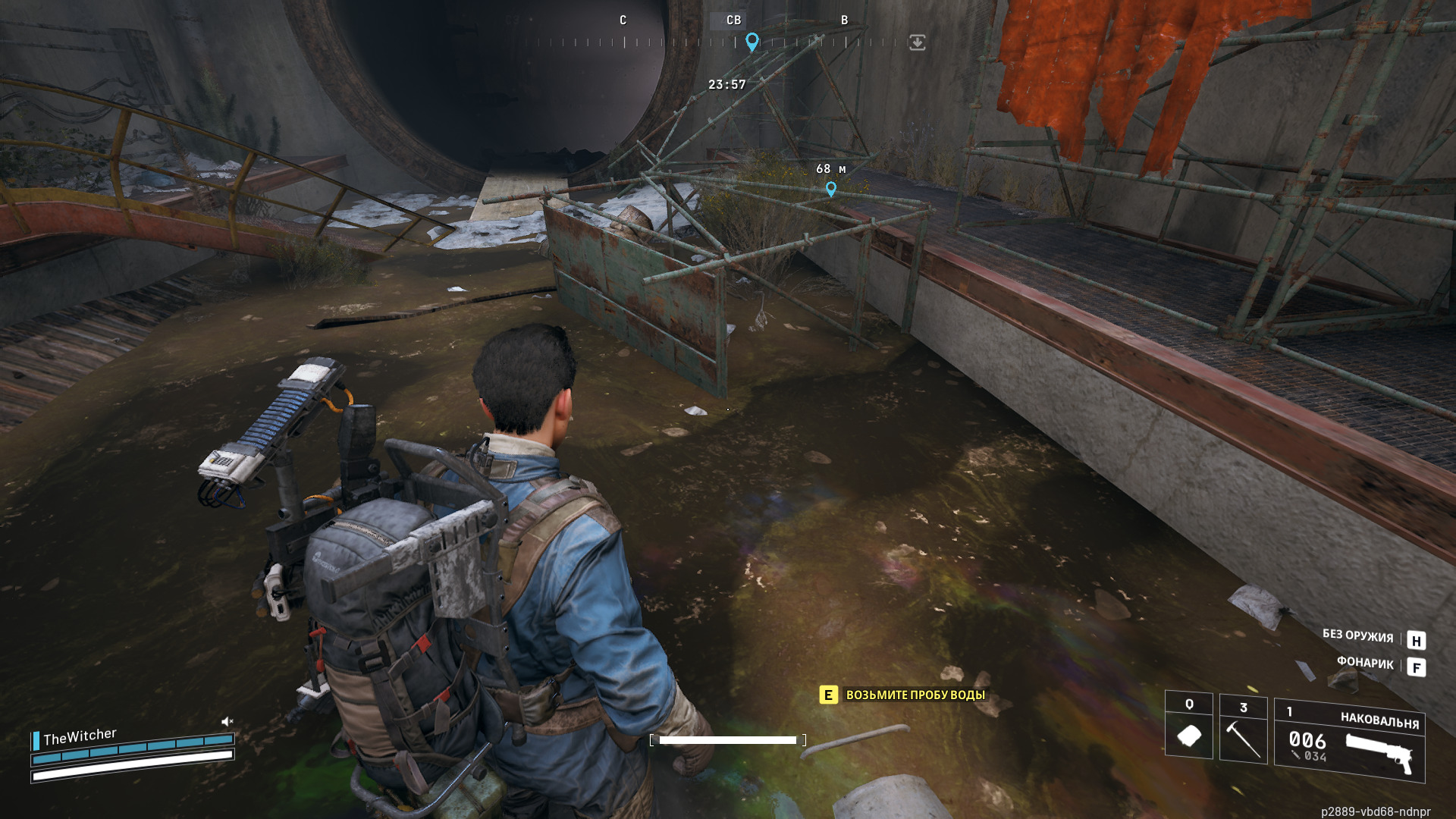Screen dimensions: 1456x819
Task: Click the 68 m waypoint marker
Action: point(831,189)
